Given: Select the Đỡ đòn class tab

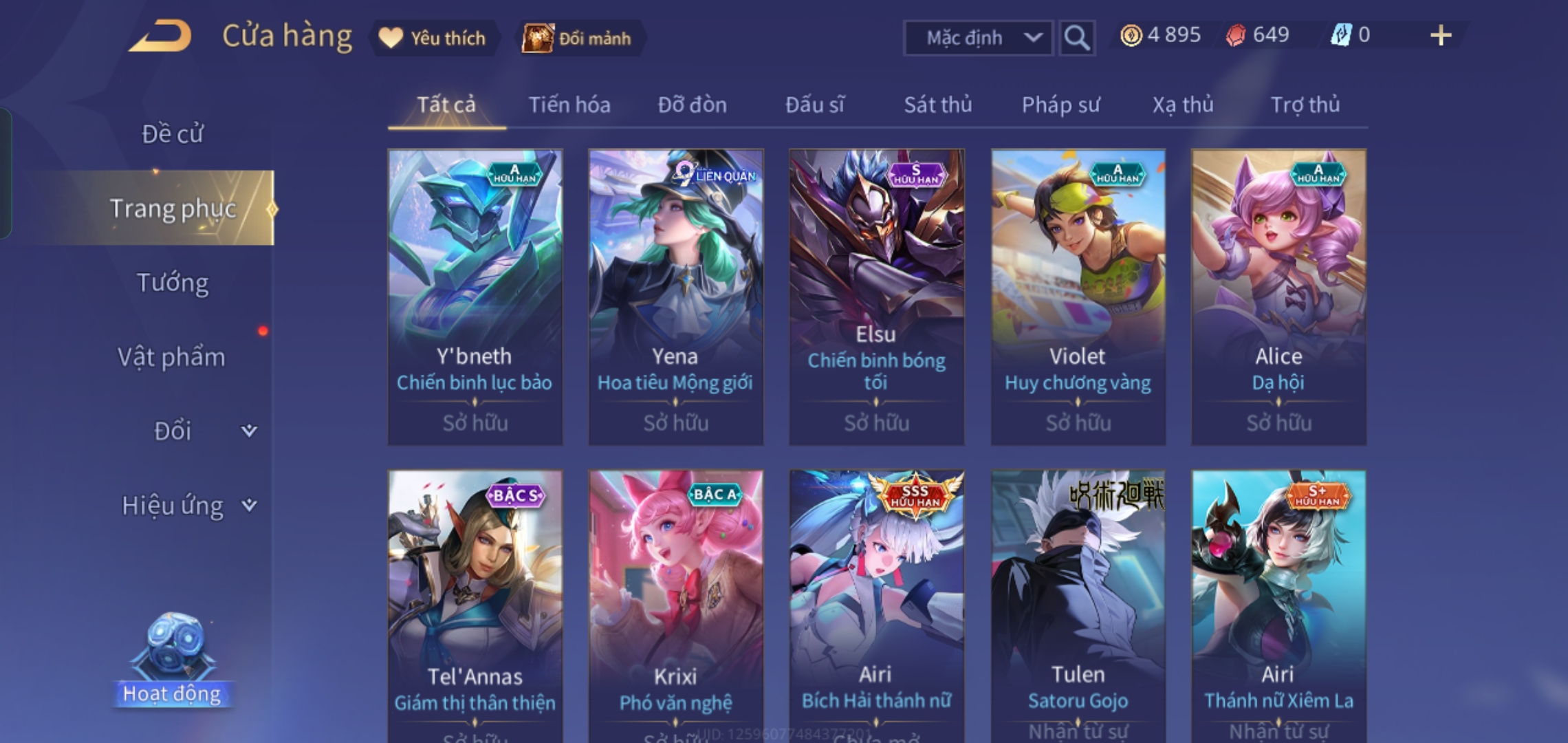Looking at the screenshot, I should click(692, 105).
